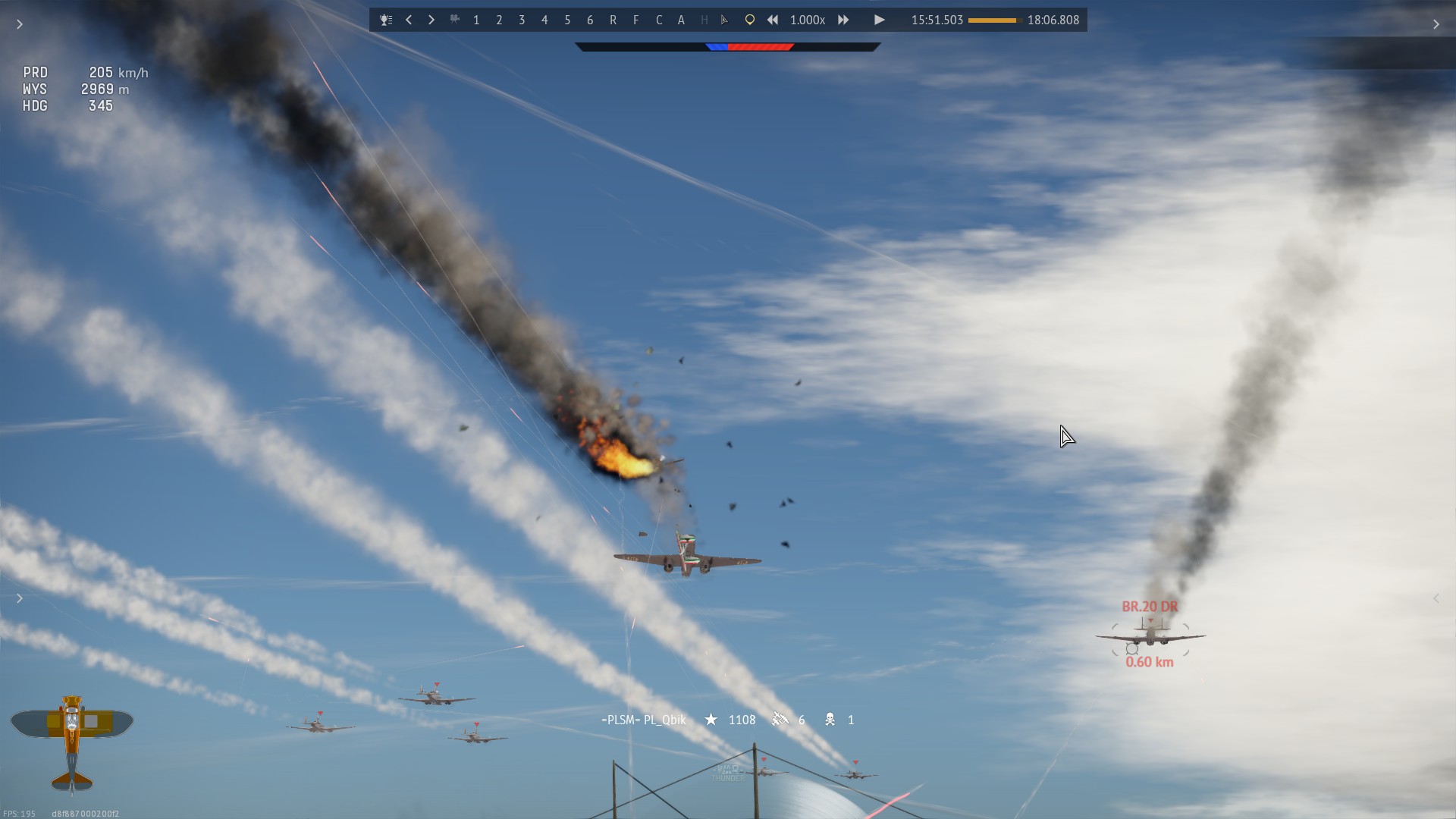The width and height of the screenshot is (1456, 819).
Task: Click the camera icon in replay bar
Action: (454, 20)
